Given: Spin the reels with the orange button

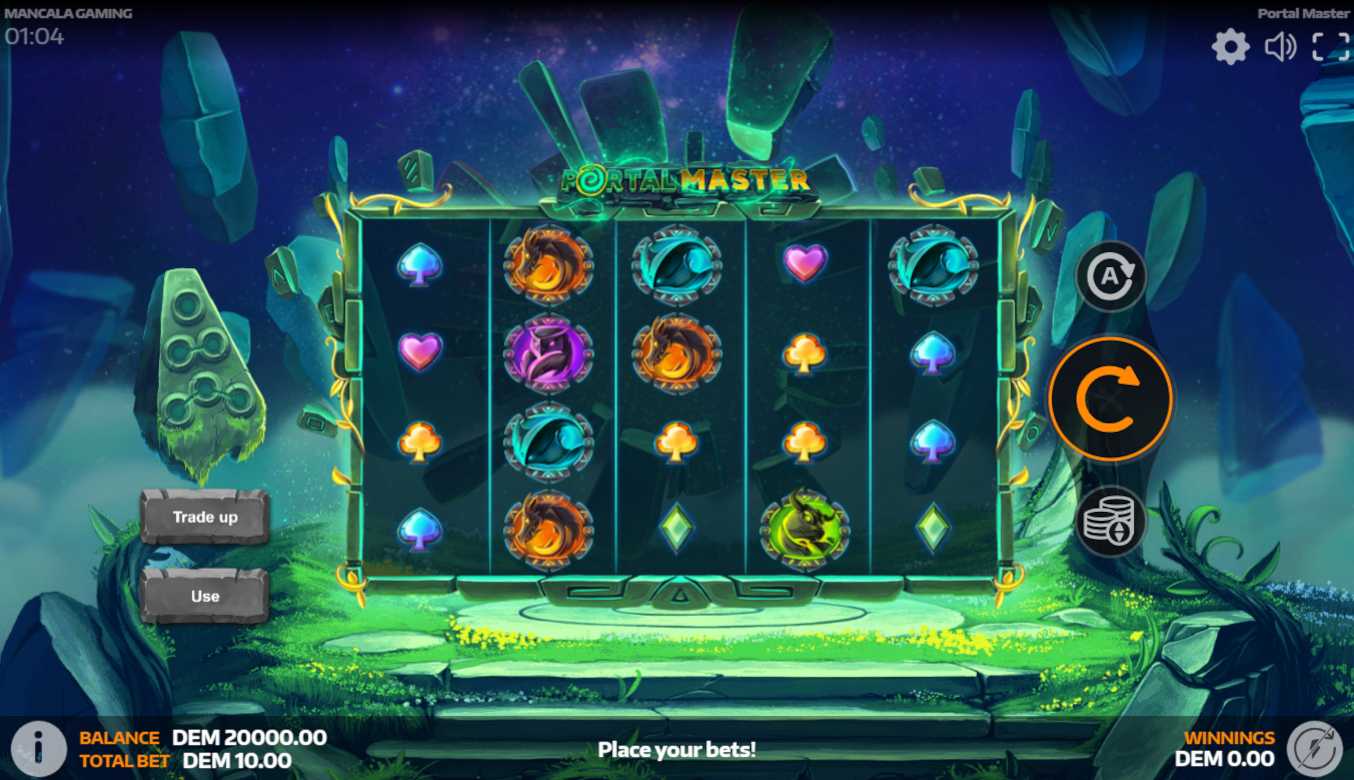Looking at the screenshot, I should [x=1110, y=399].
